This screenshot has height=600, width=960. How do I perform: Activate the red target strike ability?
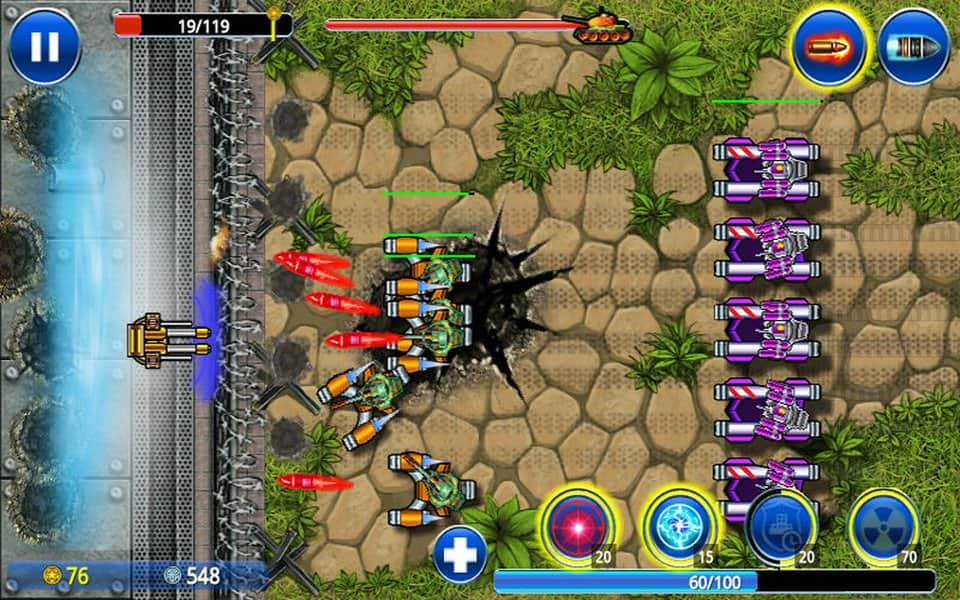coord(576,526)
